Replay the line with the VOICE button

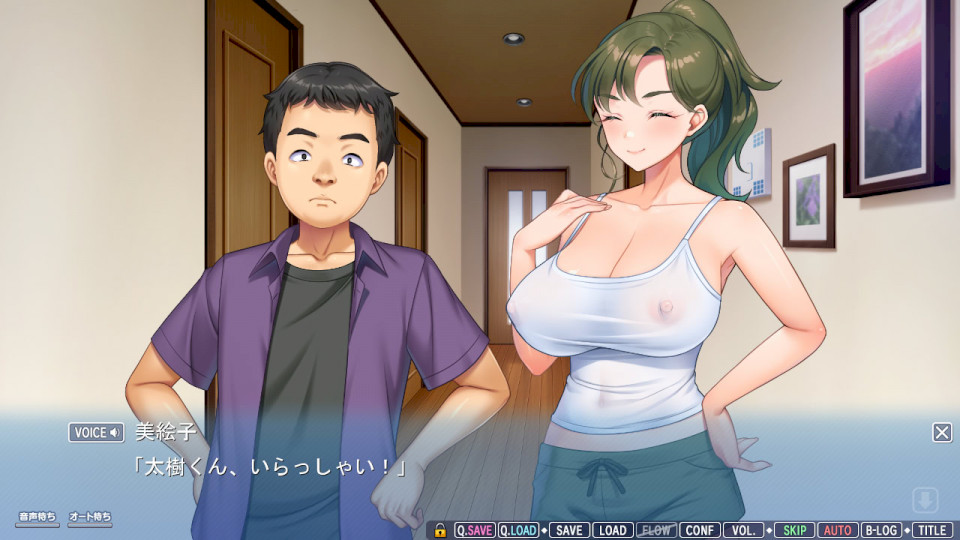pos(96,432)
